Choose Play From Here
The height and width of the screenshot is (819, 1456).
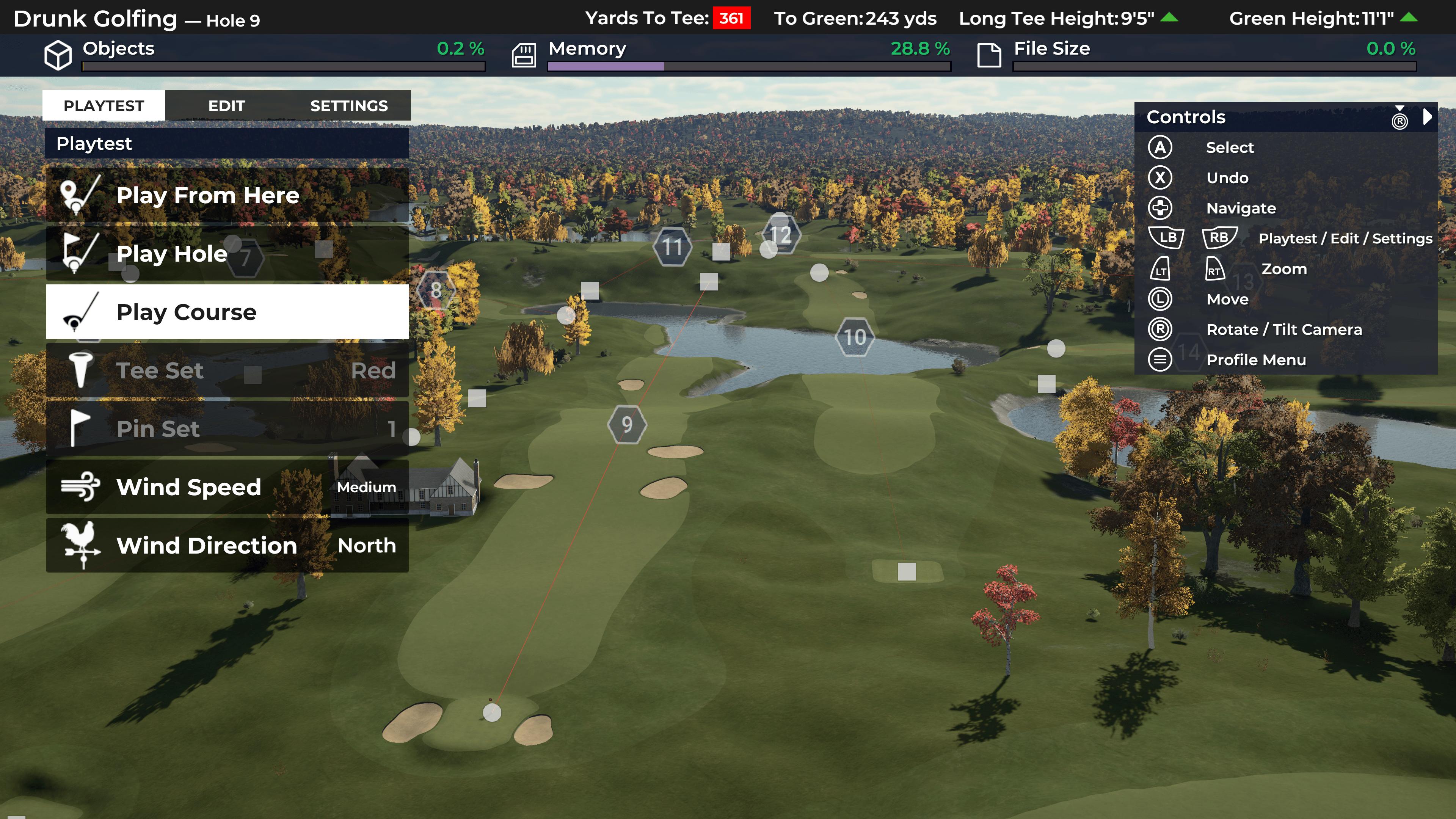(x=227, y=195)
